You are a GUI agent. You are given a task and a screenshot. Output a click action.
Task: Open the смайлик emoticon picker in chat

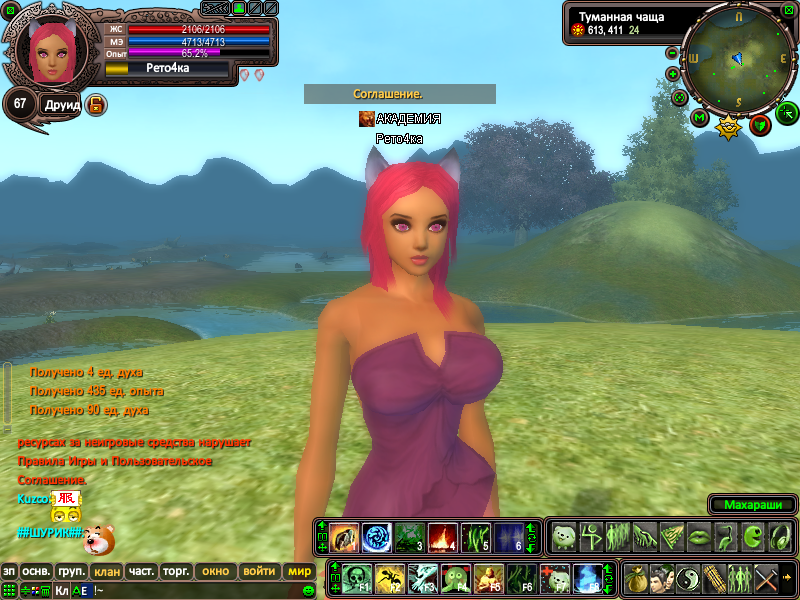(308, 591)
